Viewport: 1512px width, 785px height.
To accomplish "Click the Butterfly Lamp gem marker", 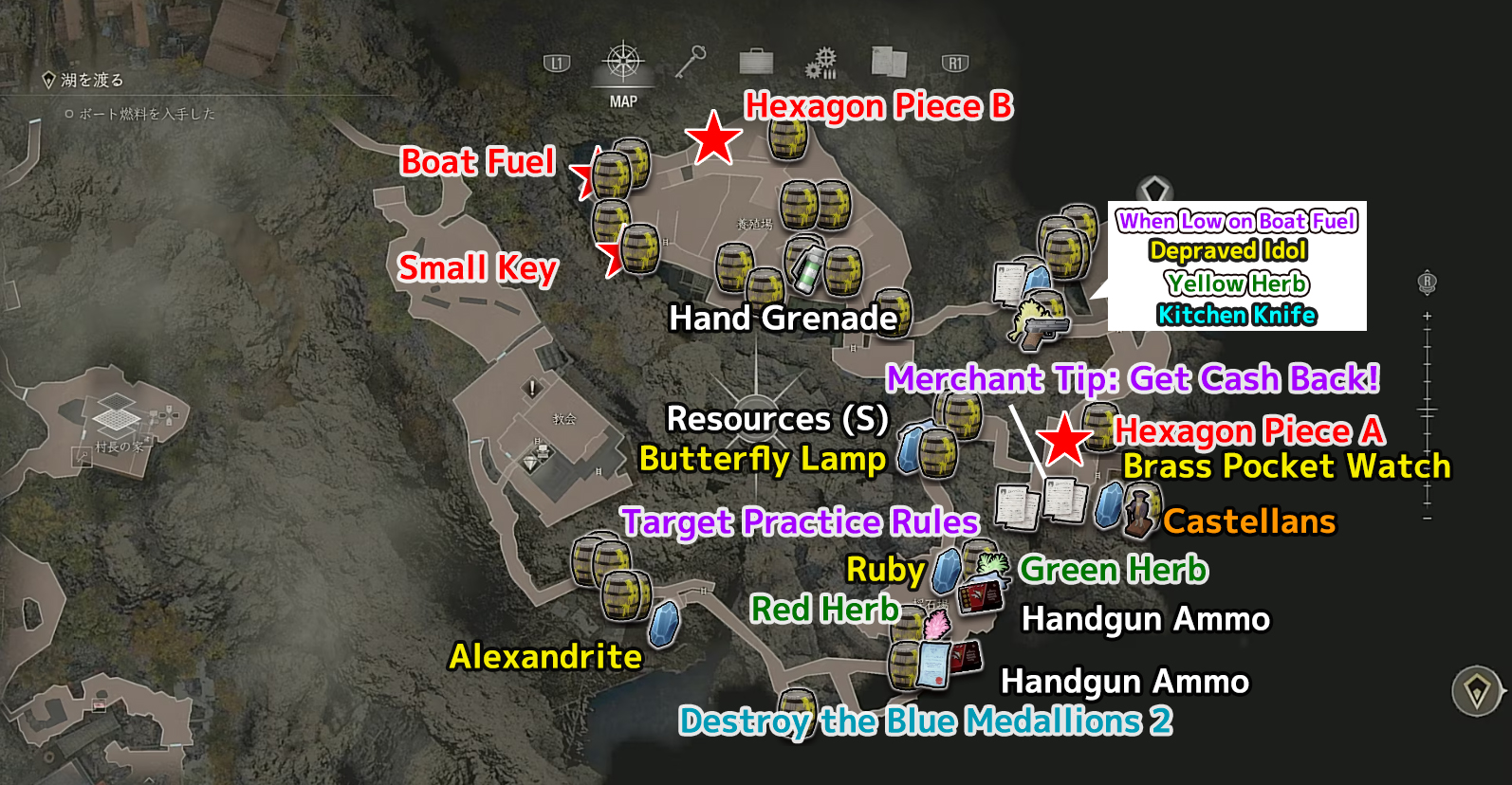I will tap(910, 449).
